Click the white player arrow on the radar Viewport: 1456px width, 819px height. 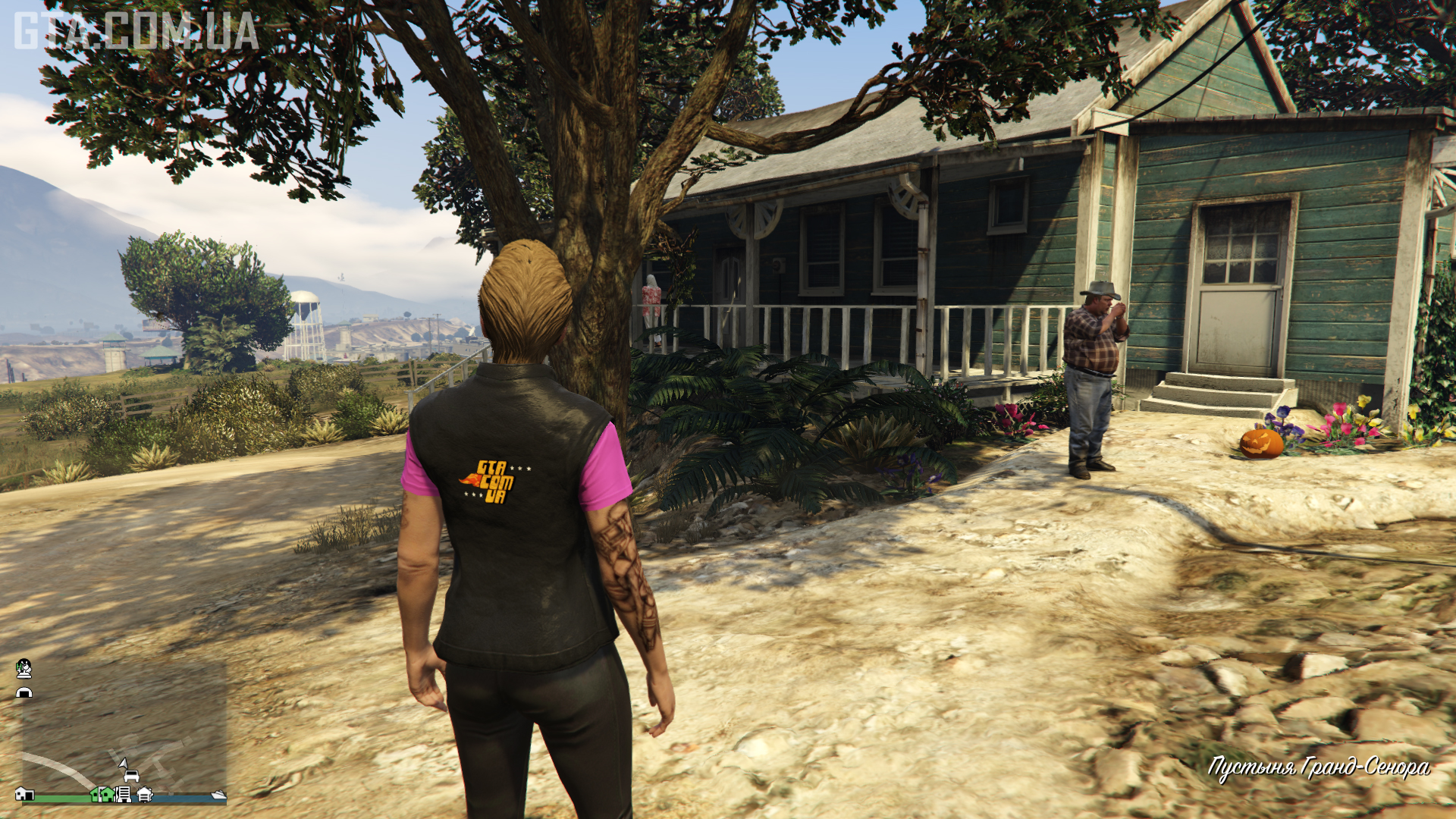pos(123,763)
